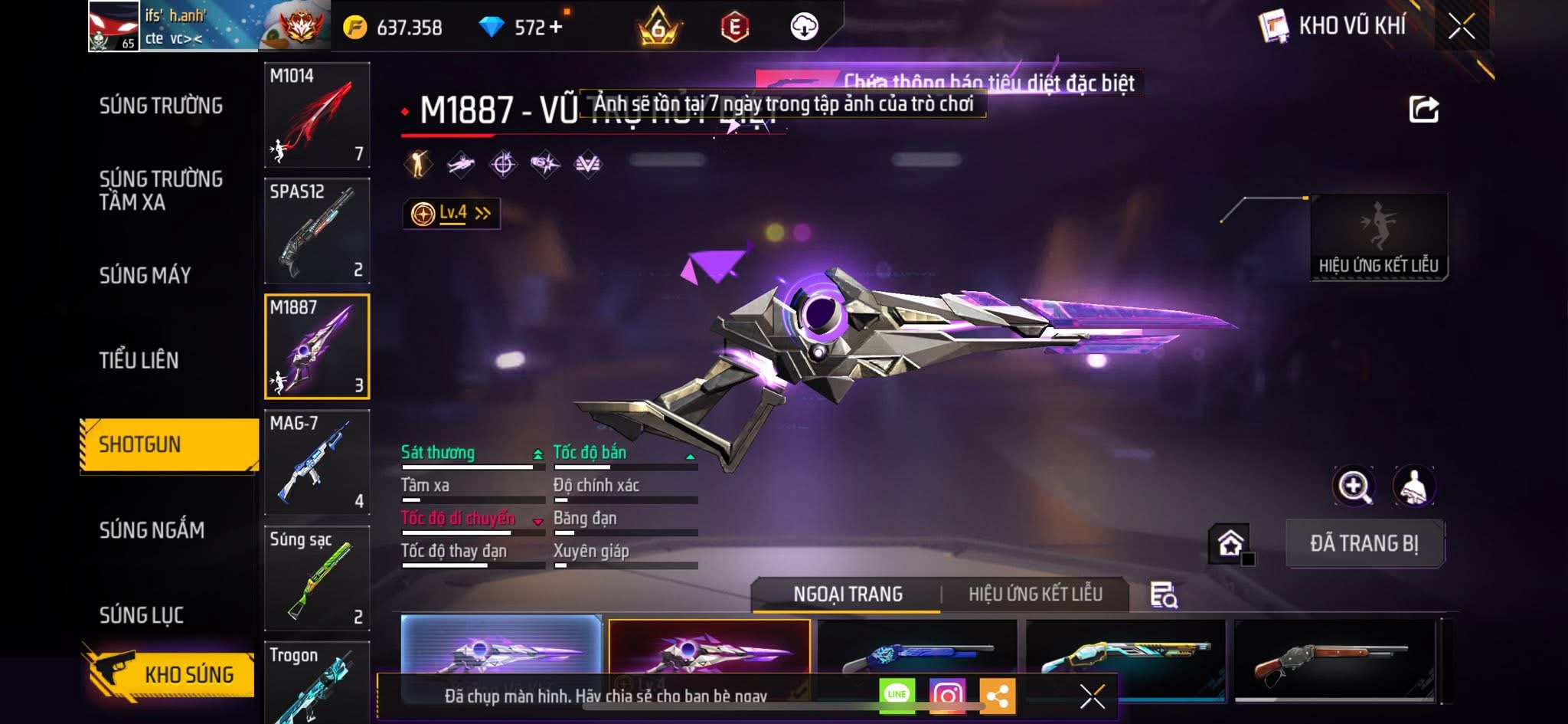The image size is (1568, 724).
Task: Switch to TIỂU LIÊN category
Action: (139, 360)
